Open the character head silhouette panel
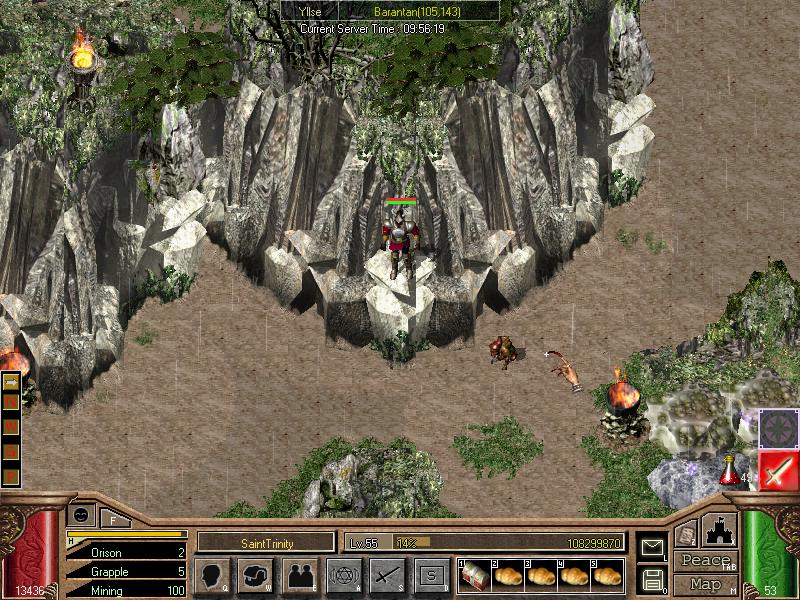The height and width of the screenshot is (600, 800). [212, 575]
